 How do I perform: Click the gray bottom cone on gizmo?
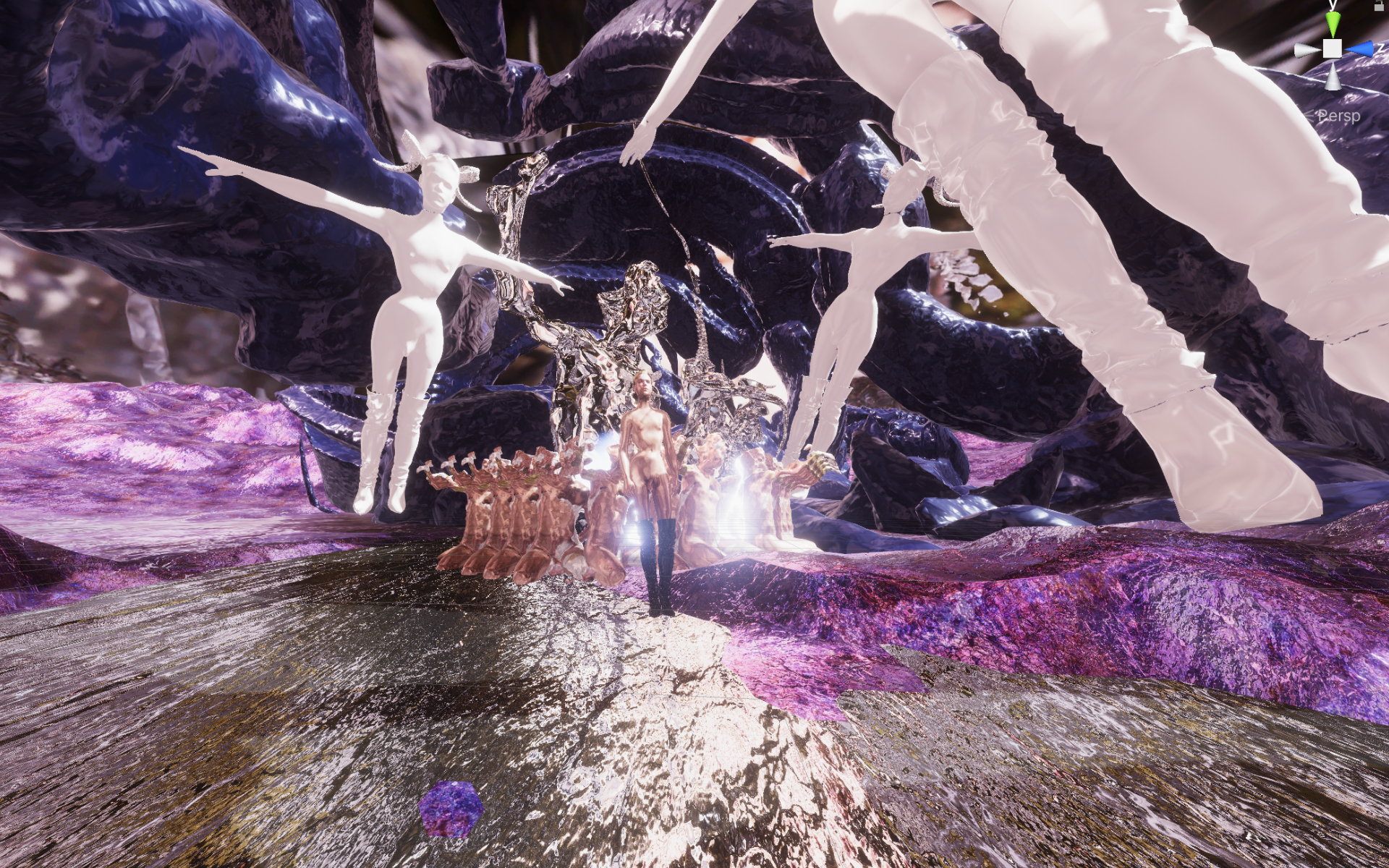click(1333, 76)
